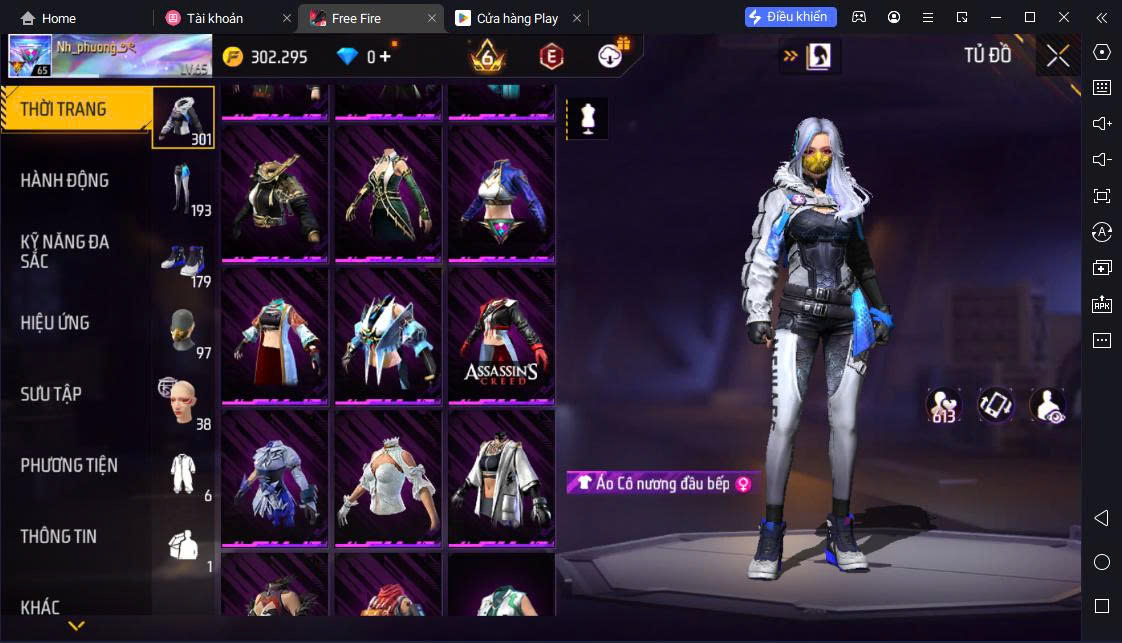The image size is (1122, 643).
Task: Add diamonds with the plus button
Action: [386, 57]
